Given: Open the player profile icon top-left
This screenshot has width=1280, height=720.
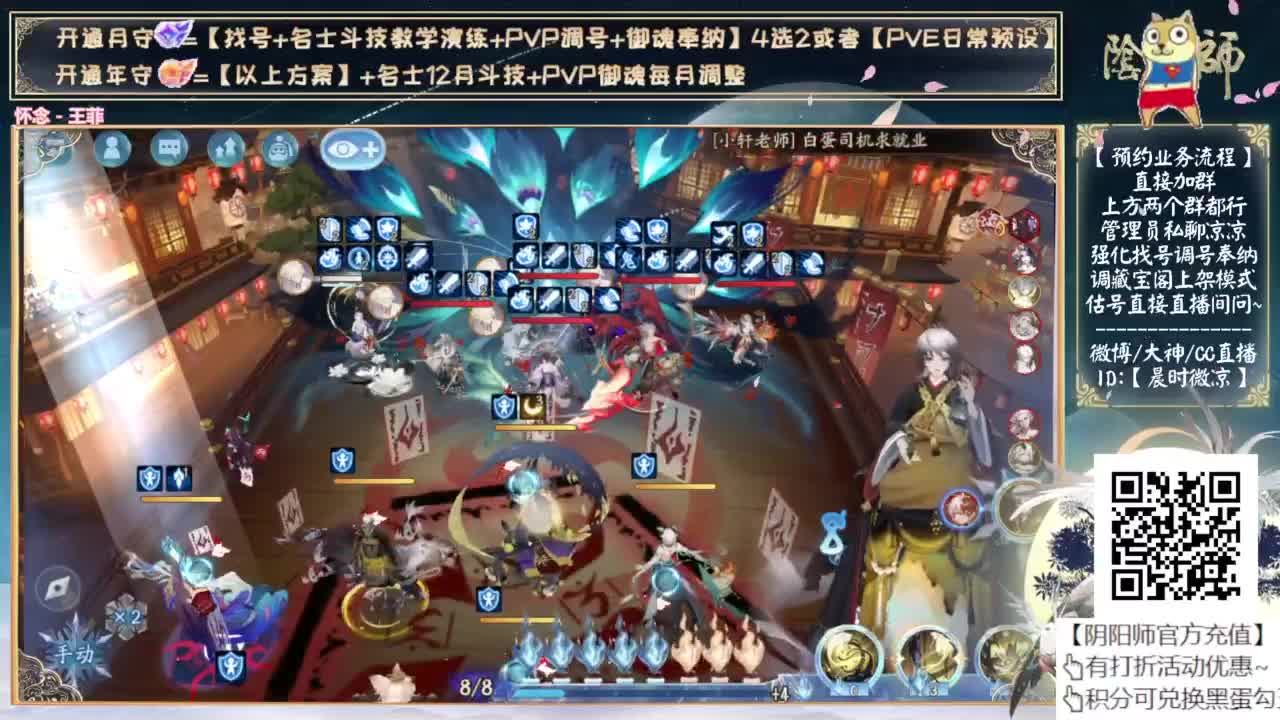Looking at the screenshot, I should [115, 148].
